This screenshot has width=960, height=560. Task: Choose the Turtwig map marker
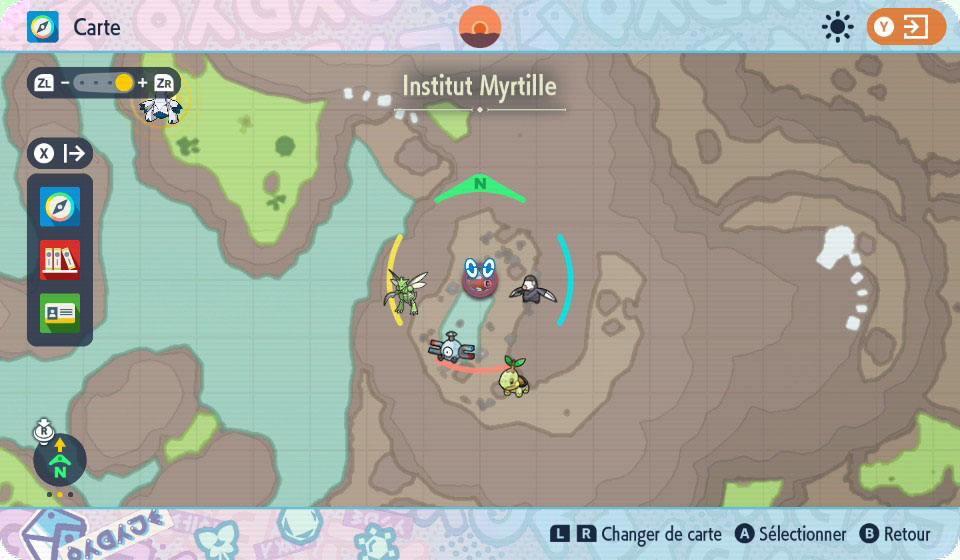[x=515, y=376]
